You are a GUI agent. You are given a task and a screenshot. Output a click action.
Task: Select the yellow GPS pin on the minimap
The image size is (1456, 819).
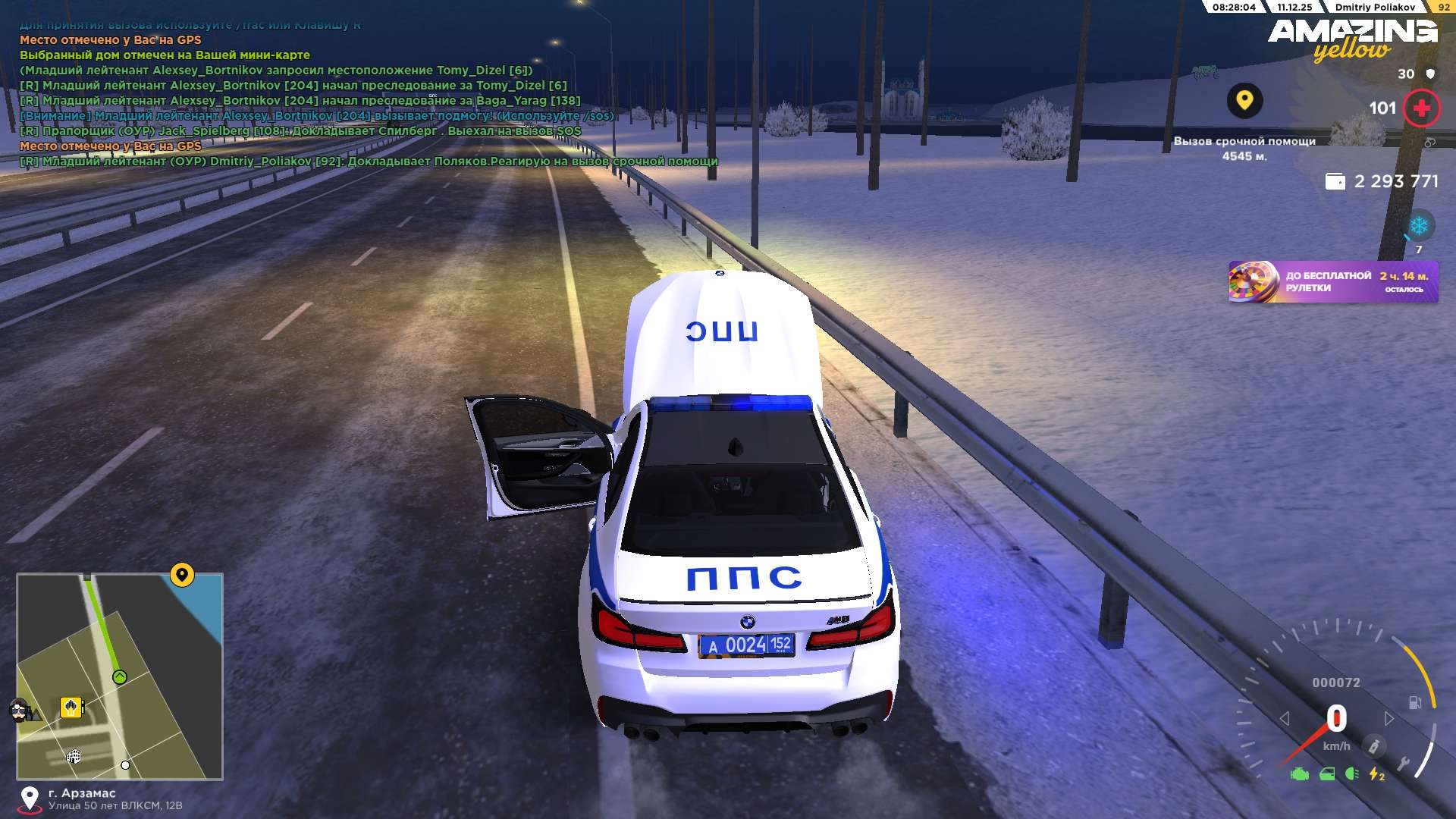click(x=182, y=575)
